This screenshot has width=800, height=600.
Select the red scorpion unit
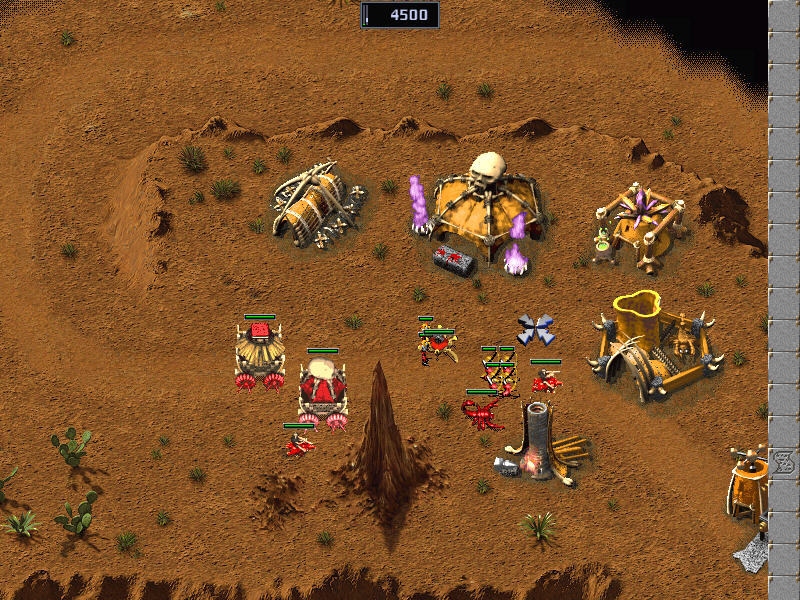482,411
